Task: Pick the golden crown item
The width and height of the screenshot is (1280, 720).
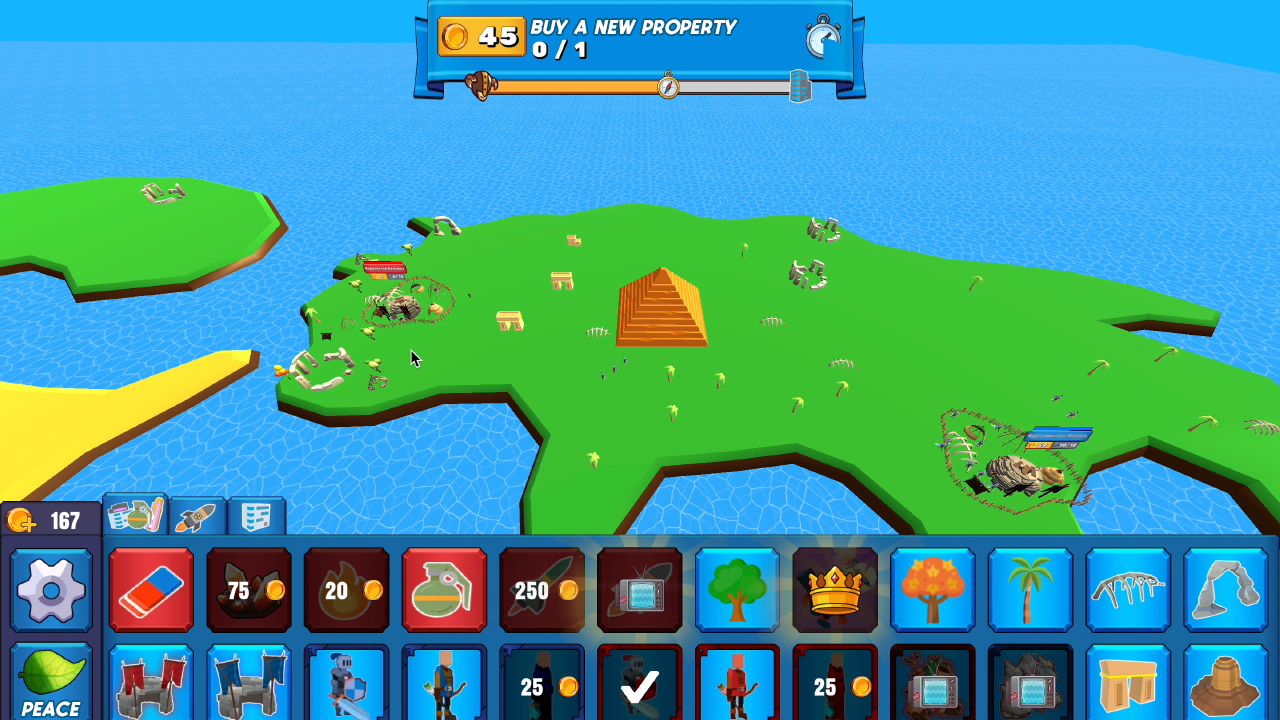Action: [834, 591]
